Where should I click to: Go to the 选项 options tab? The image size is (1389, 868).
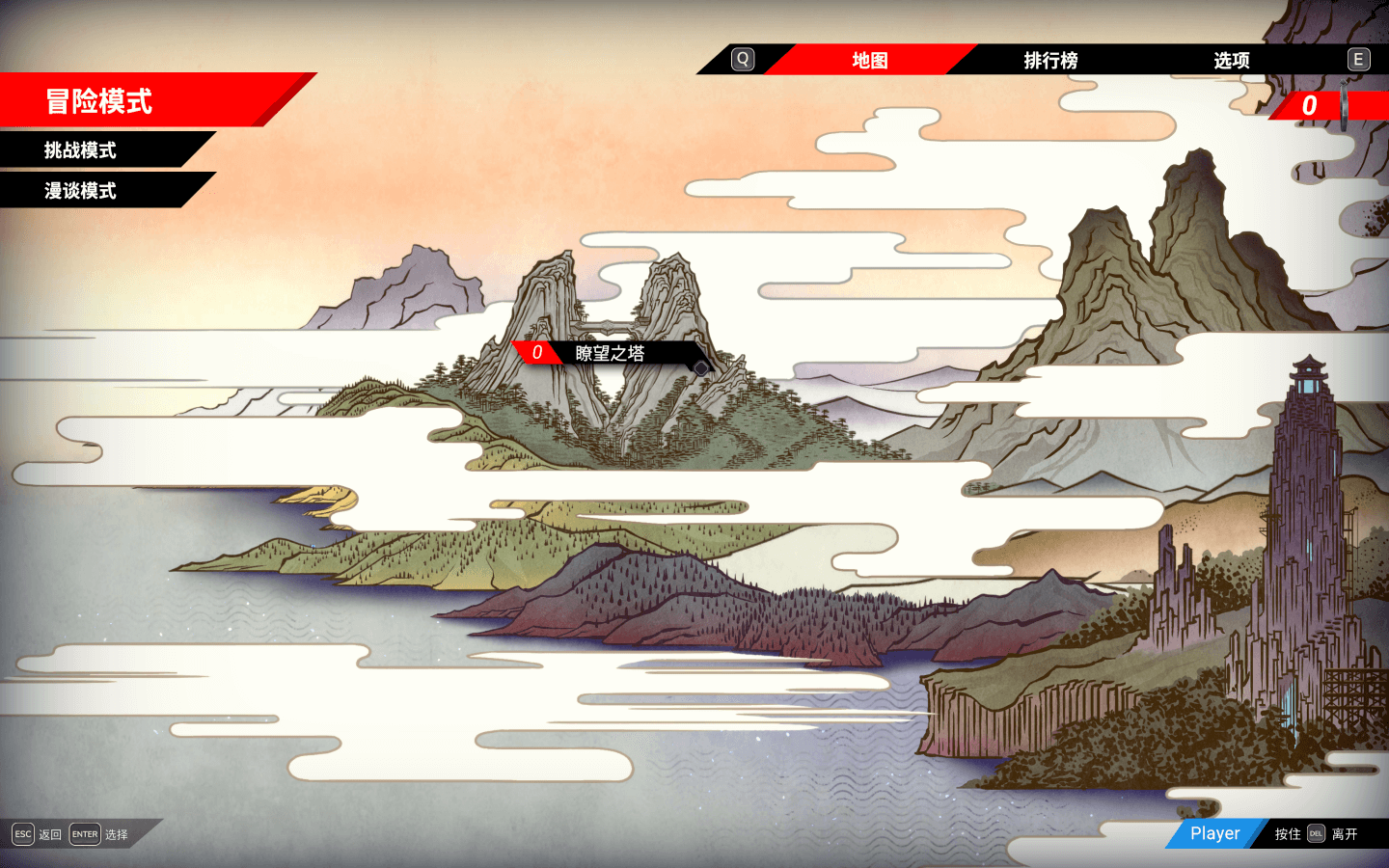click(x=1231, y=60)
